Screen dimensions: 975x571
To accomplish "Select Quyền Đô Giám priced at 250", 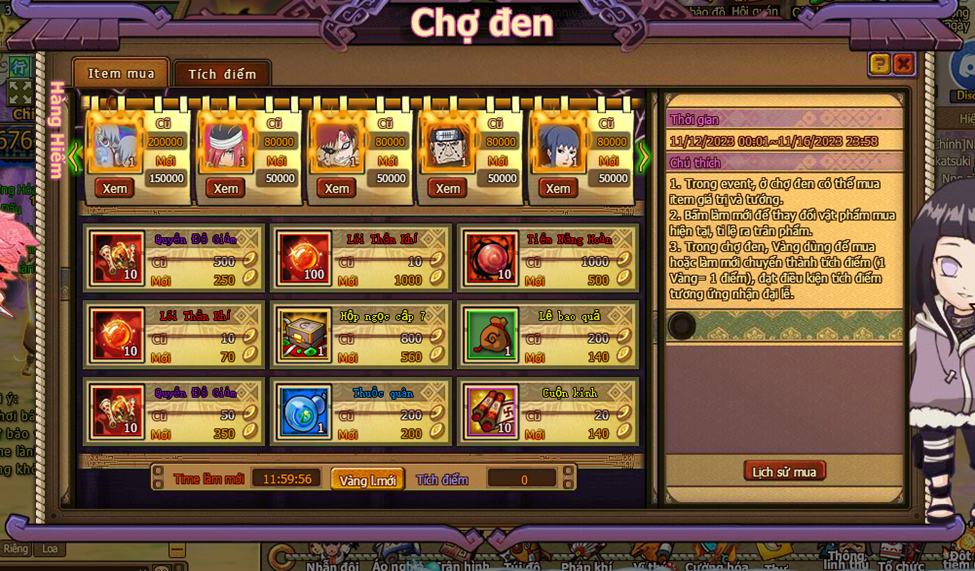I will coord(118,258).
